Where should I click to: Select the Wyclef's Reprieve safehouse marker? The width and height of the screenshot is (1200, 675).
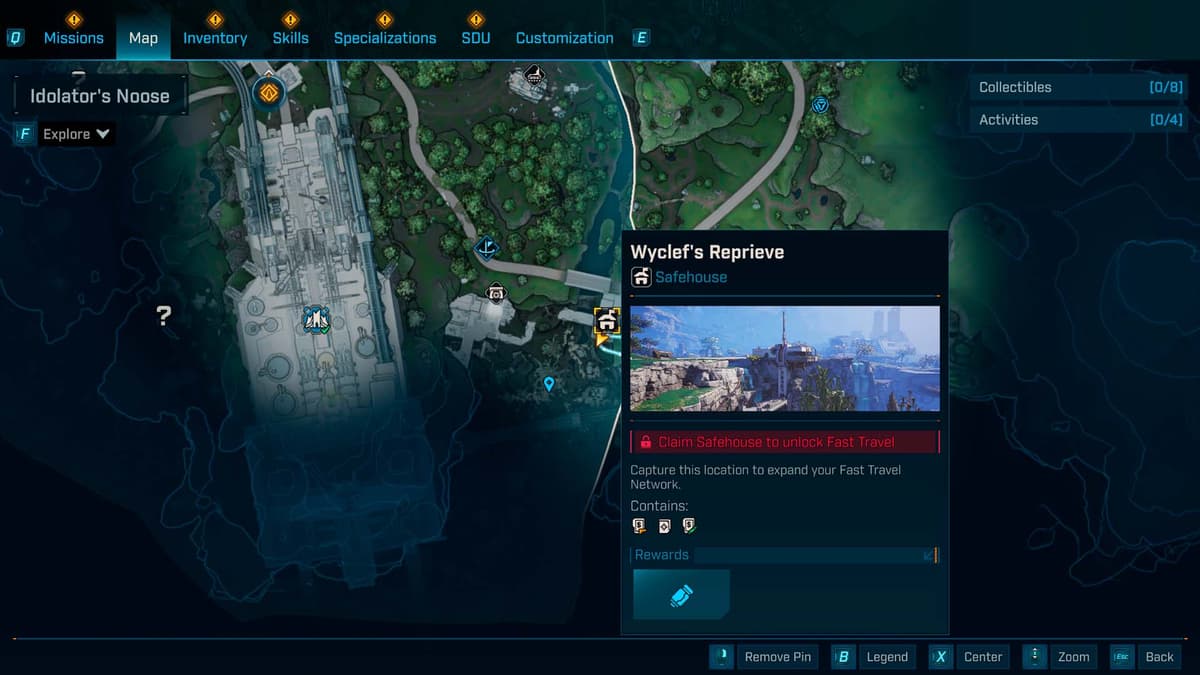click(606, 321)
